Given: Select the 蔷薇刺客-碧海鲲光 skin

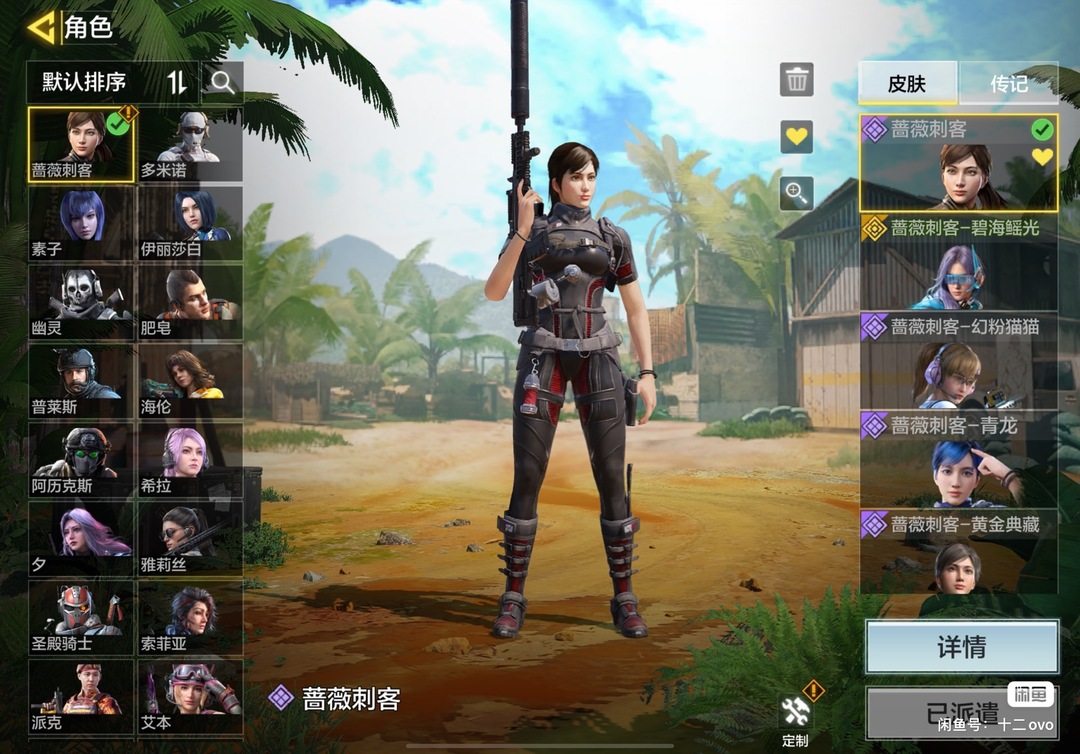Looking at the screenshot, I should click(959, 262).
